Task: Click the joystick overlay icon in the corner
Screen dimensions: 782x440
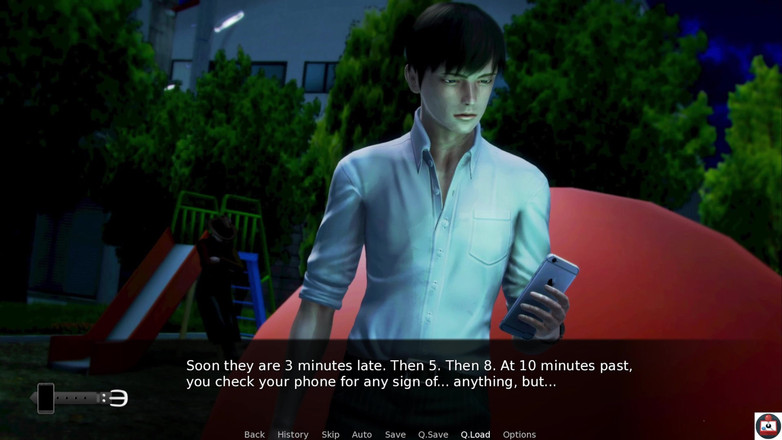Action: (767, 425)
